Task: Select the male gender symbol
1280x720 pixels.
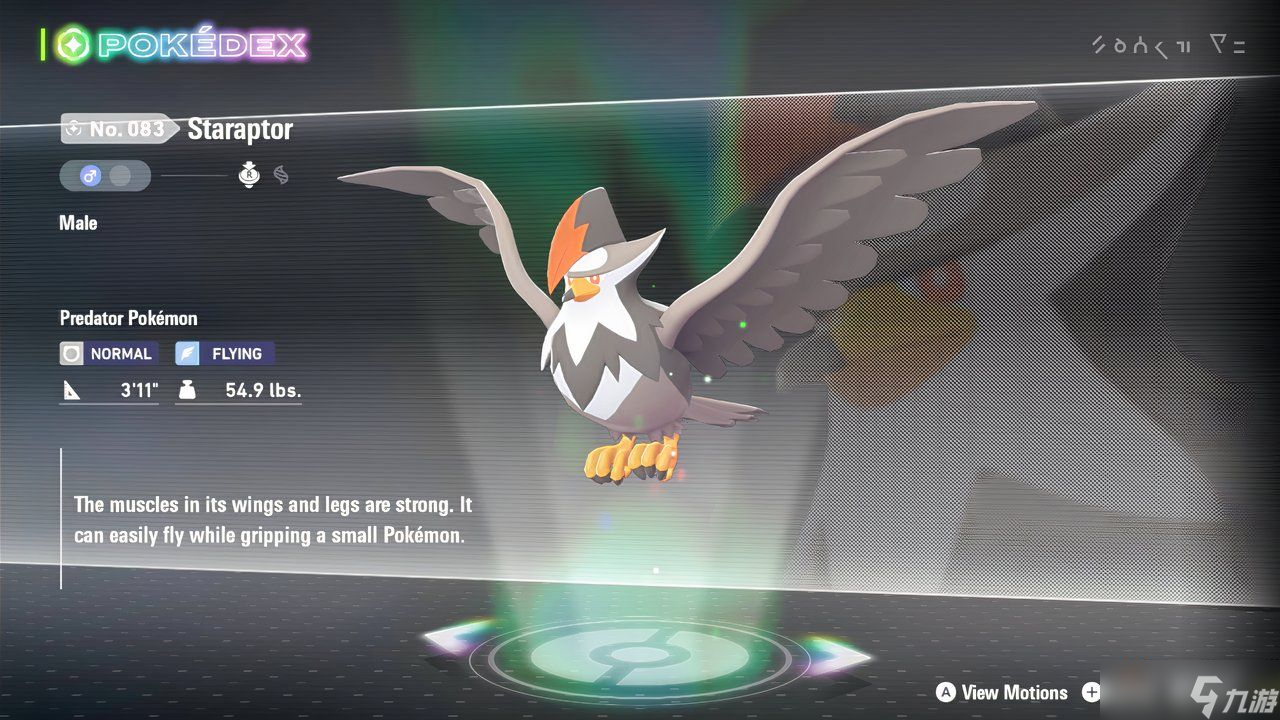Action: pyautogui.click(x=90, y=176)
